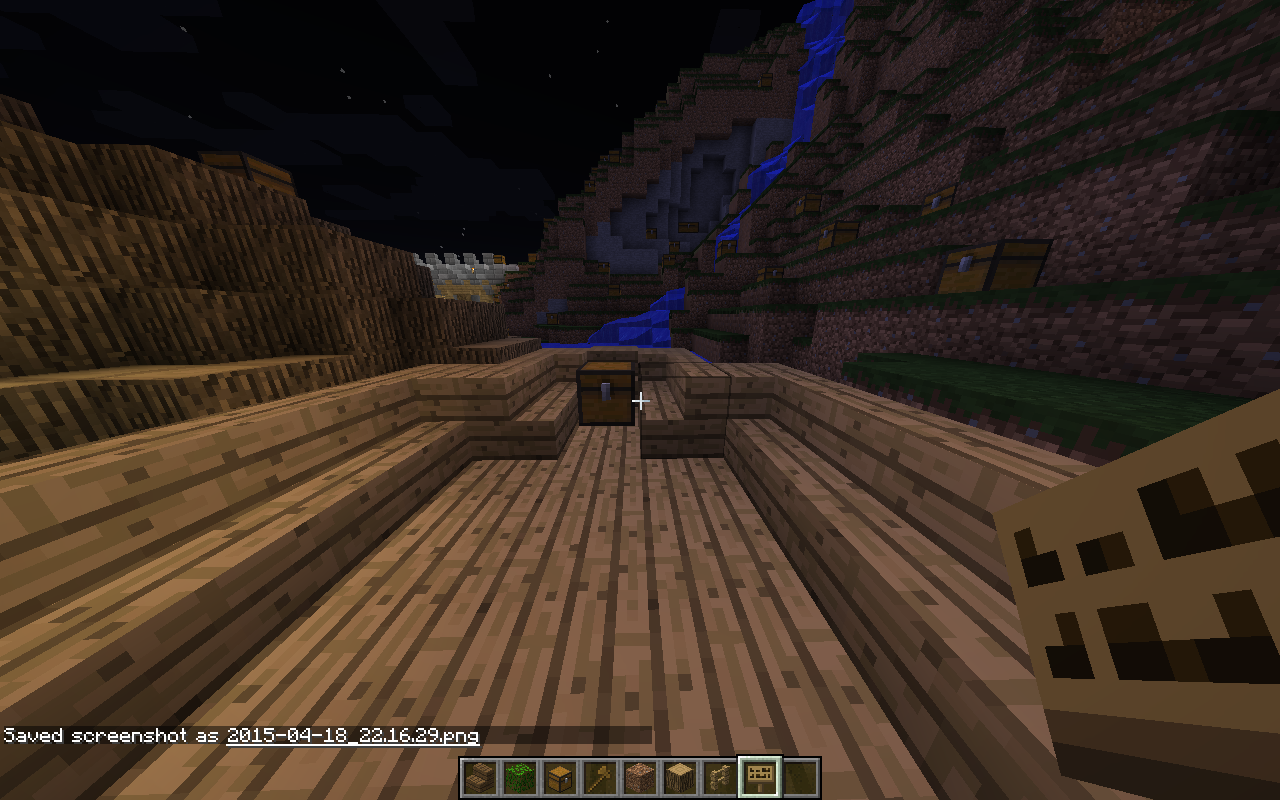Pick the wooden axe hotbar slot

[x=599, y=777]
